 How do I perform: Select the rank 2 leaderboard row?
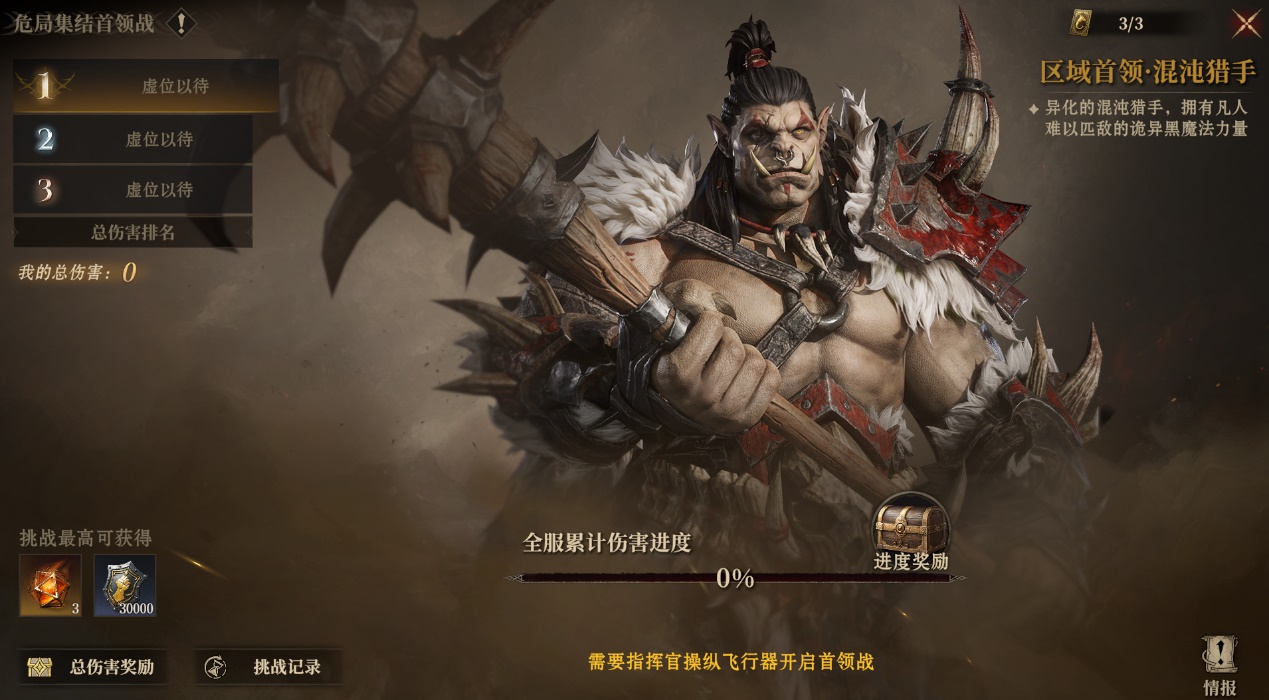133,139
